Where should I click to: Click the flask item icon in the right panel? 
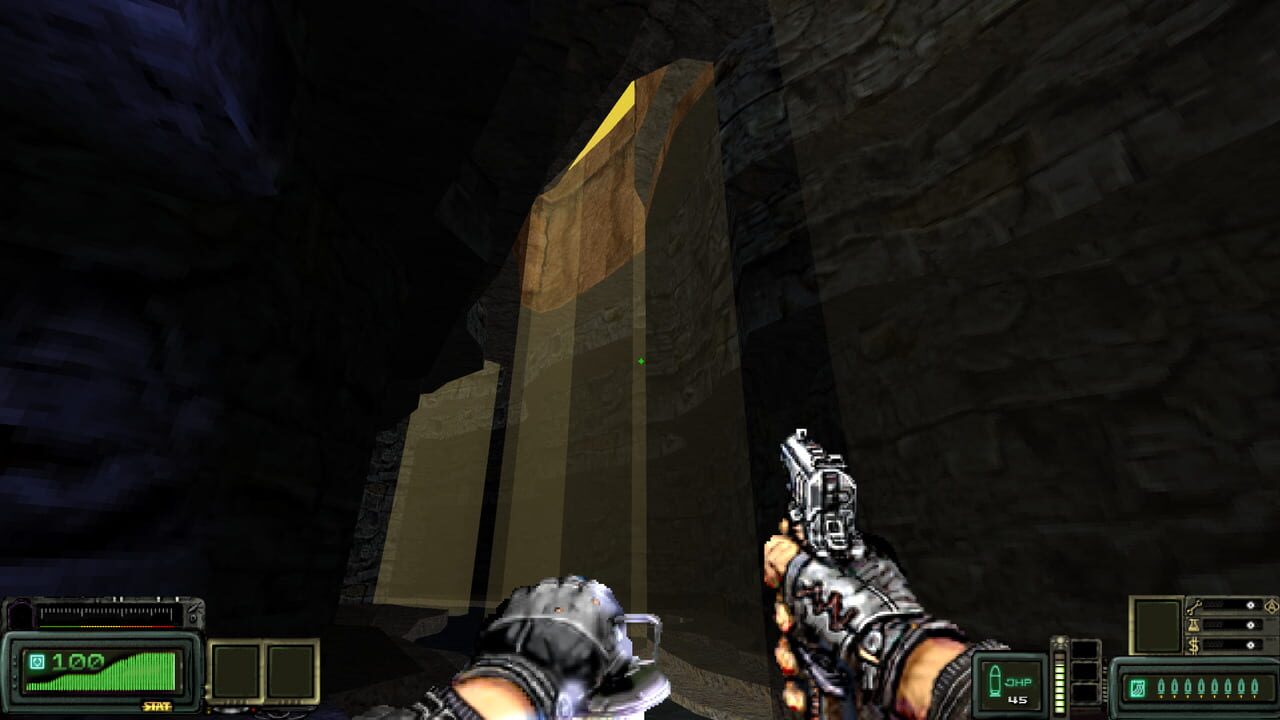tap(1193, 624)
